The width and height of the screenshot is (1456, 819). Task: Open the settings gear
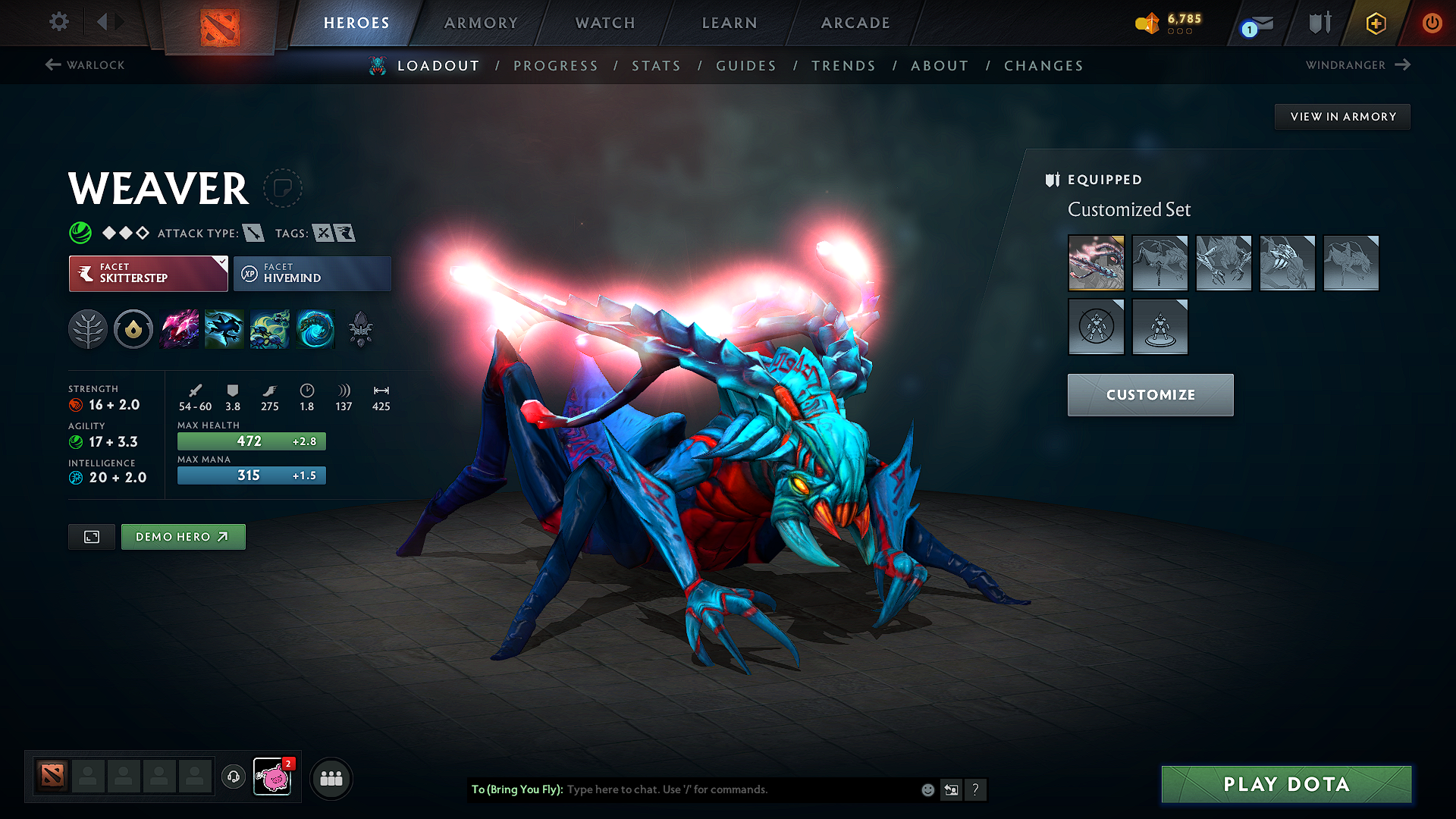[x=58, y=23]
